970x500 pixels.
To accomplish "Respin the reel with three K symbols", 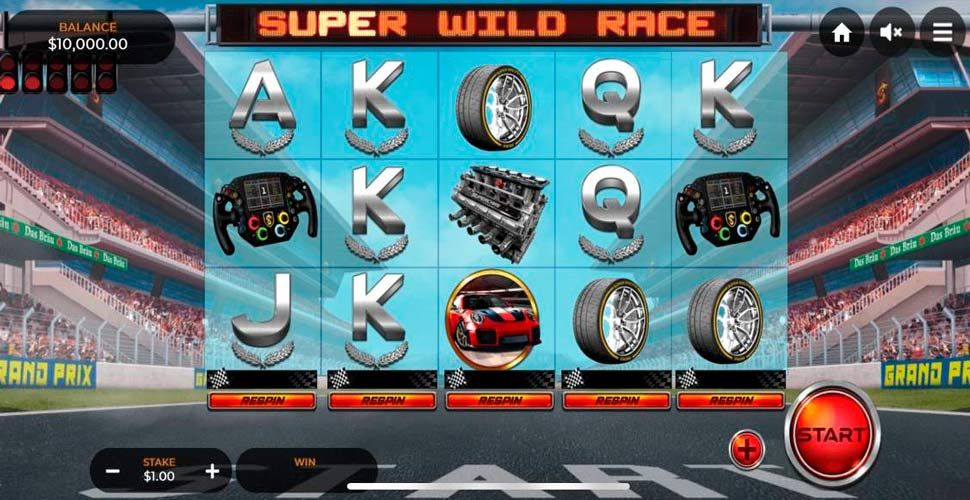I will [379, 400].
